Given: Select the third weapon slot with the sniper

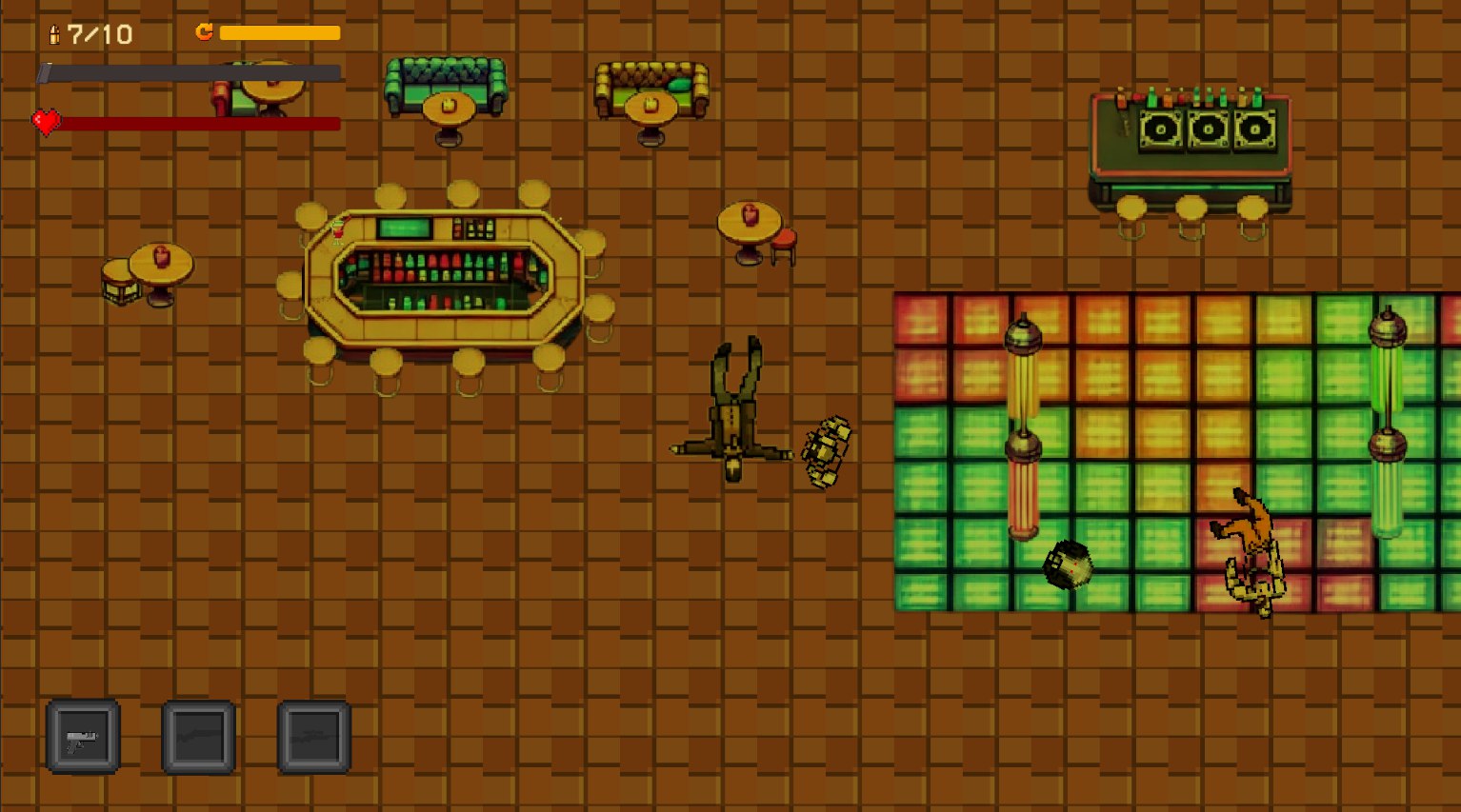Looking at the screenshot, I should click(x=312, y=736).
